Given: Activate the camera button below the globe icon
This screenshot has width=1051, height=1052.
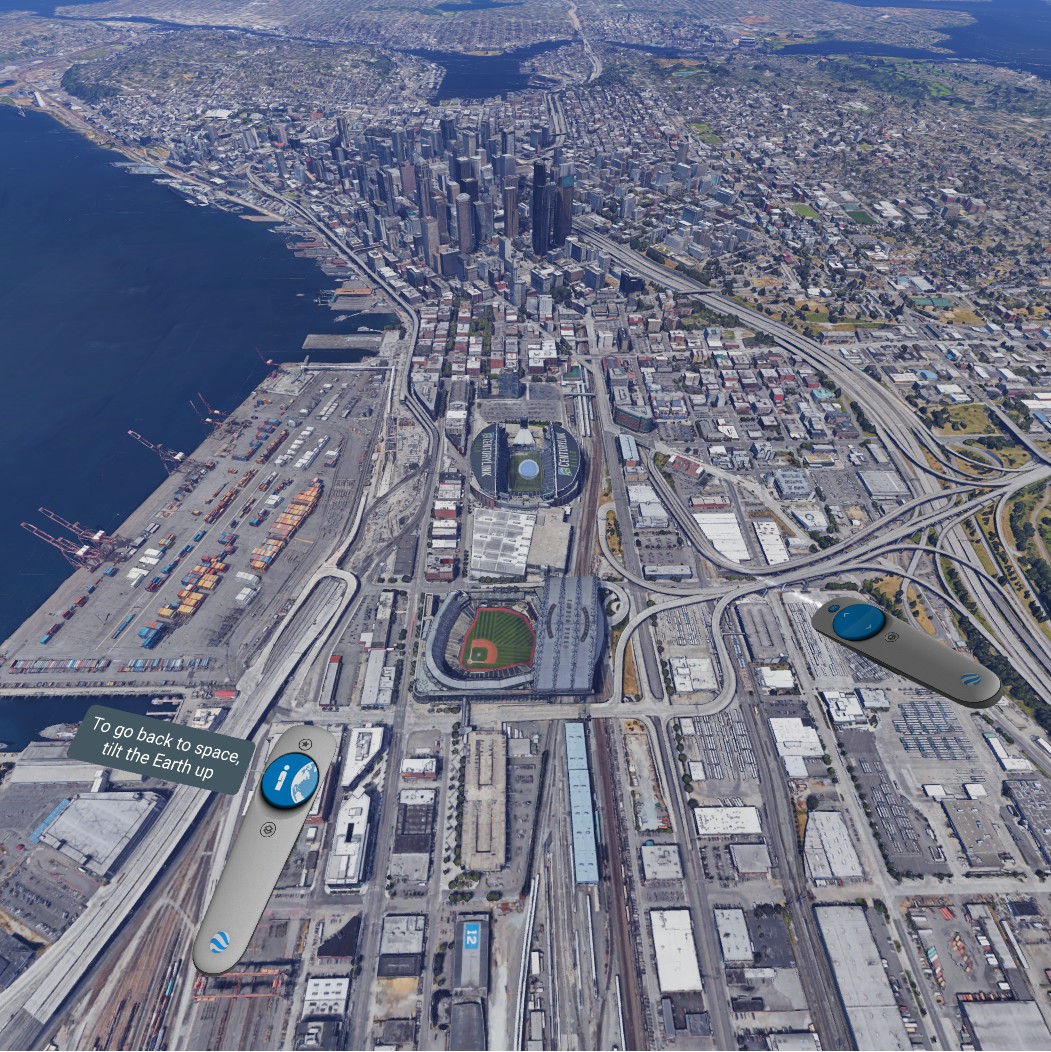Looking at the screenshot, I should (267, 829).
